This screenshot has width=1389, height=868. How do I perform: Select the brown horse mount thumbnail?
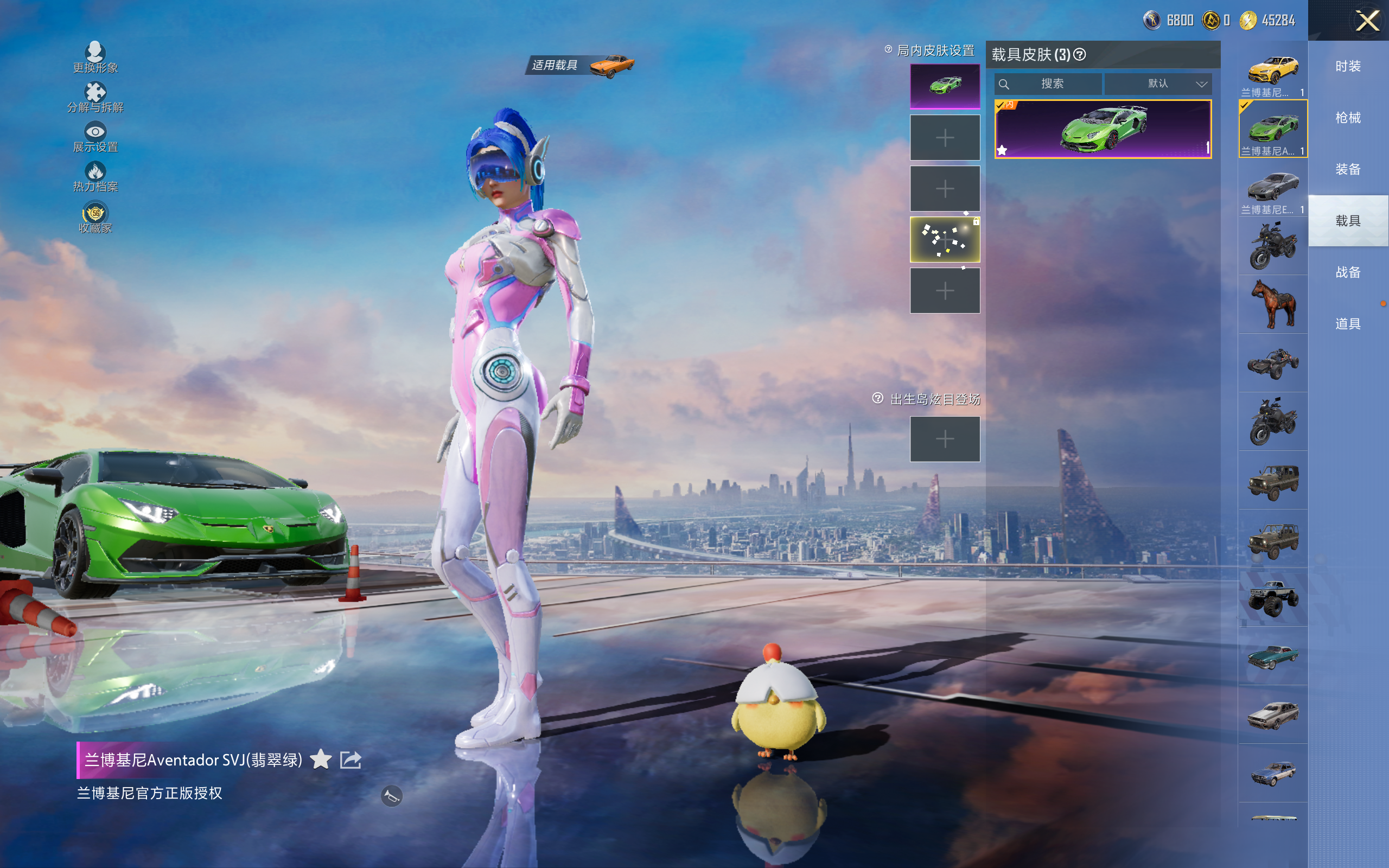coord(1272,304)
